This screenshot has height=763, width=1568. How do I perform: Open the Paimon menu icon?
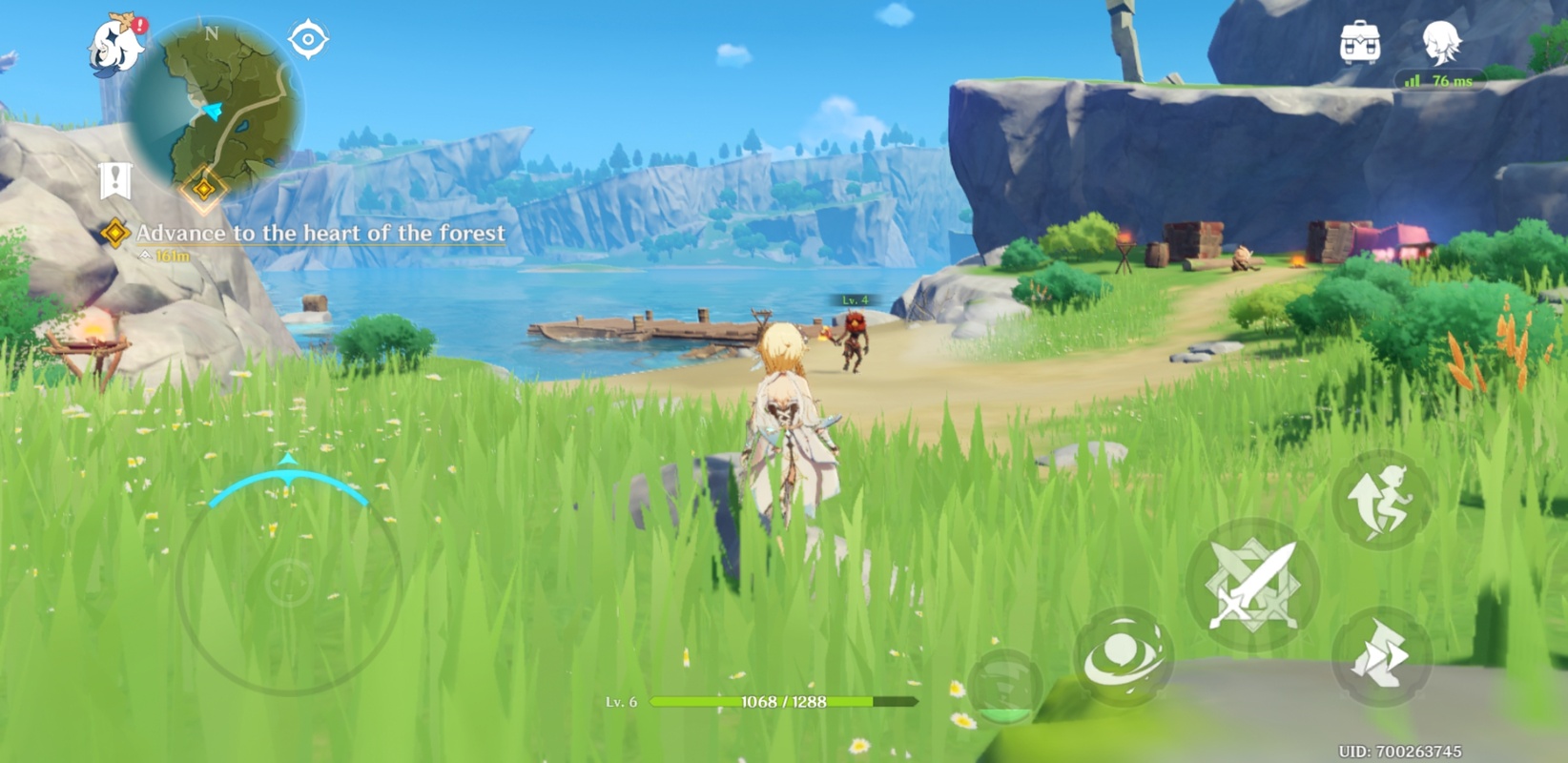(x=116, y=45)
